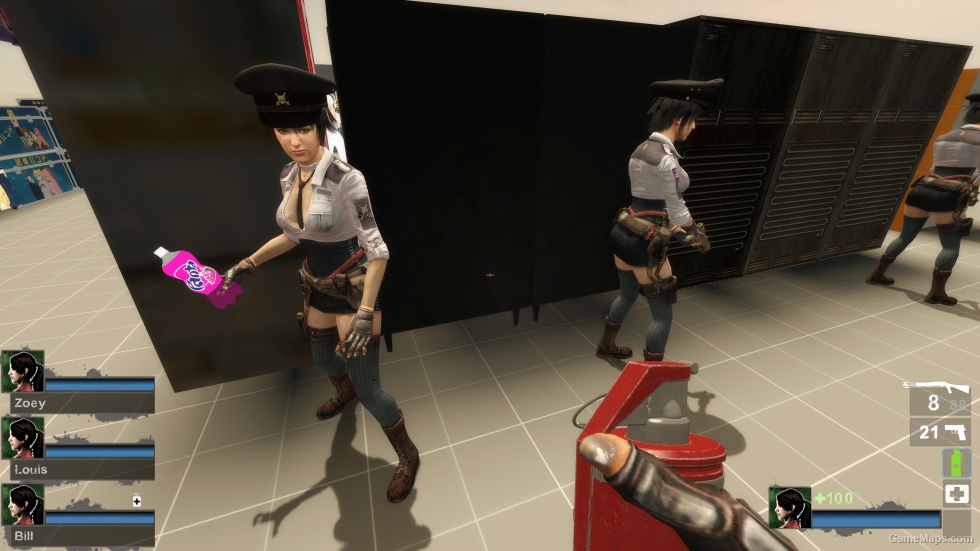This screenshot has height=551, width=980.
Task: Select the first aid kit slot
Action: pos(956,493)
